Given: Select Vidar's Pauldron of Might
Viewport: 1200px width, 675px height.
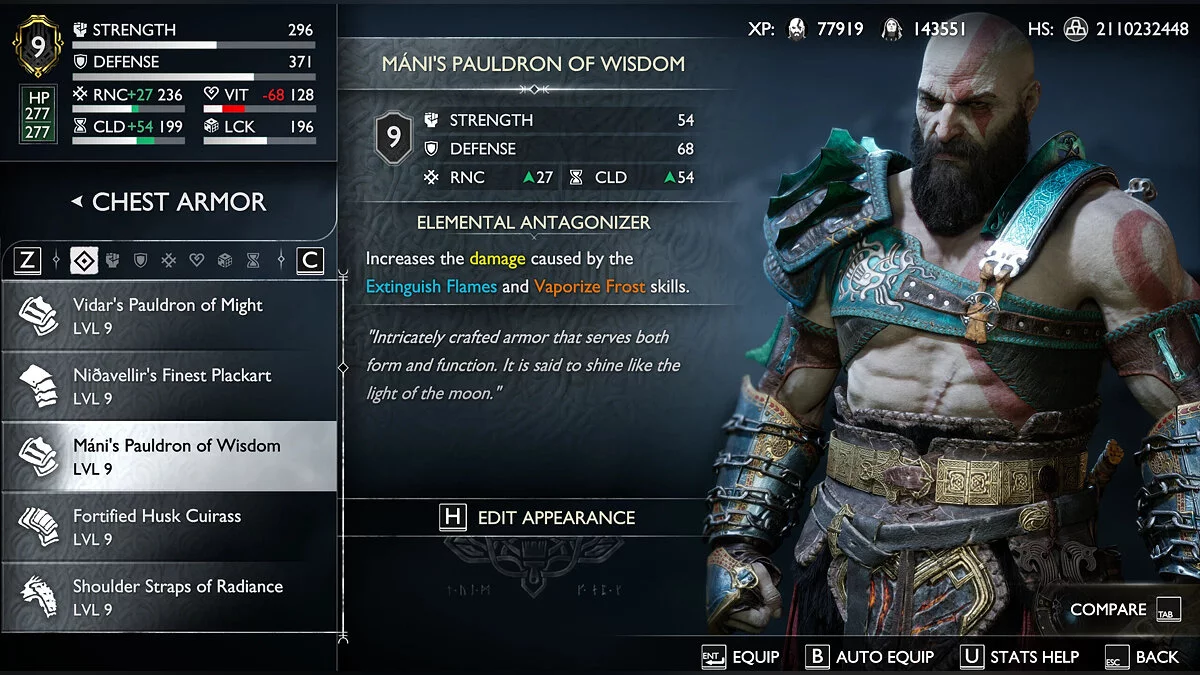Looking at the screenshot, I should coord(168,316).
